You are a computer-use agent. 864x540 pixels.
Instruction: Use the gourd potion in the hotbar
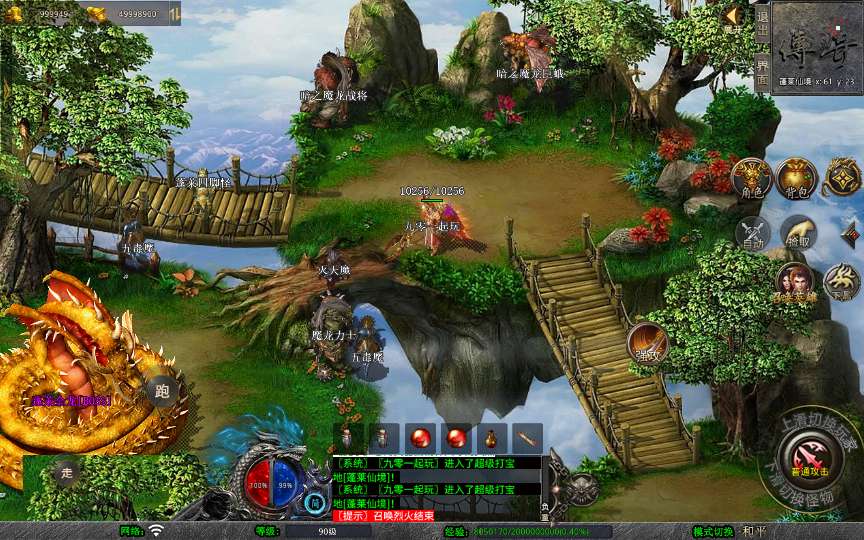491,437
